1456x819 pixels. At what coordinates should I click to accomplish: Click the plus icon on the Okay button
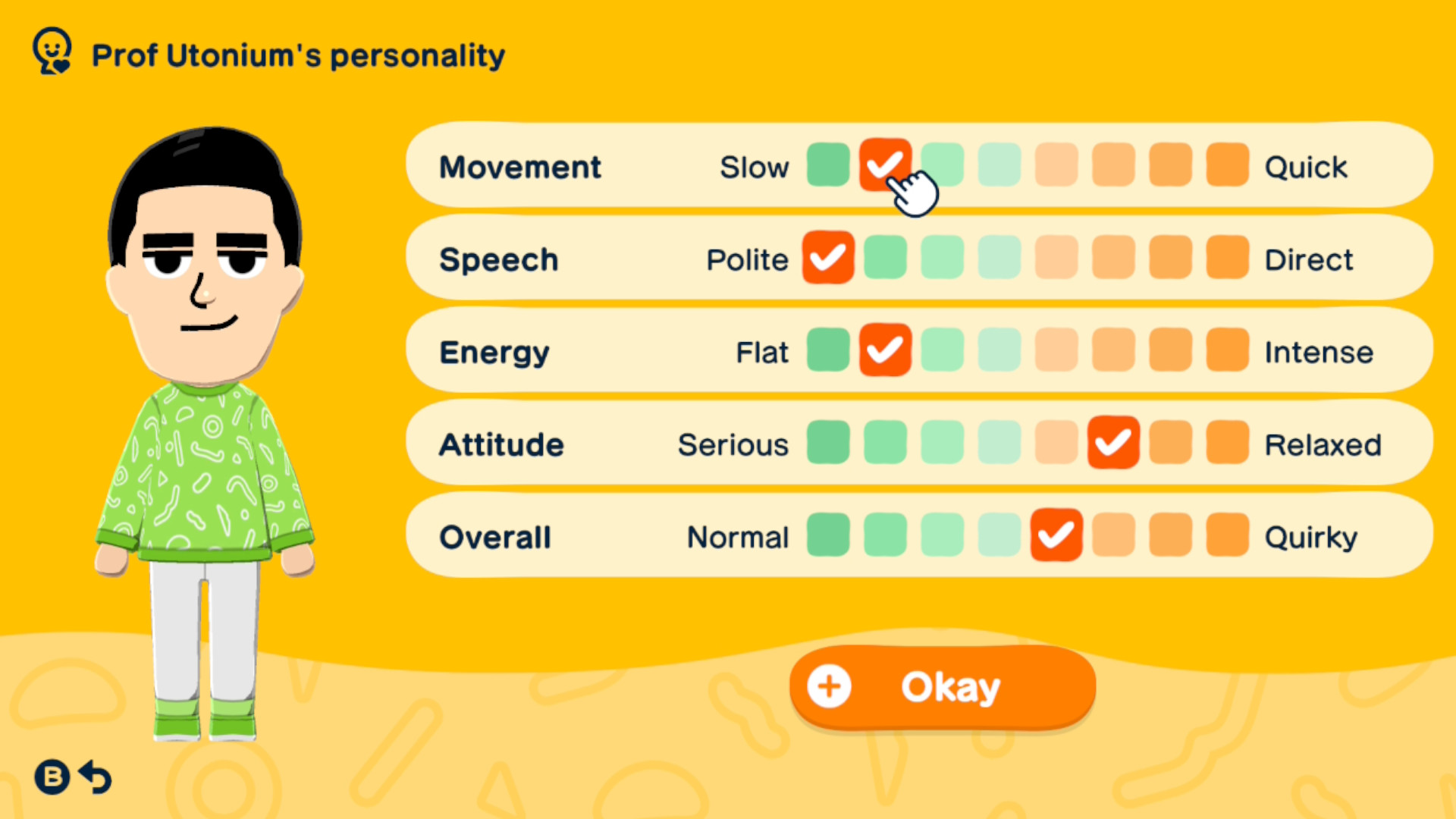pos(829,686)
